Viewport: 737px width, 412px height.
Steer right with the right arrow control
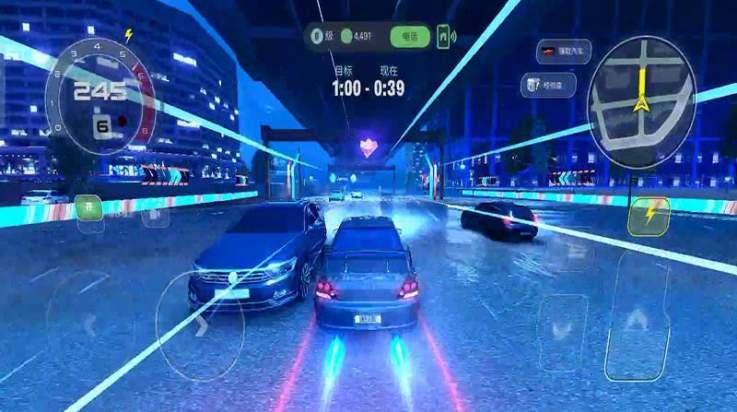[x=200, y=323]
